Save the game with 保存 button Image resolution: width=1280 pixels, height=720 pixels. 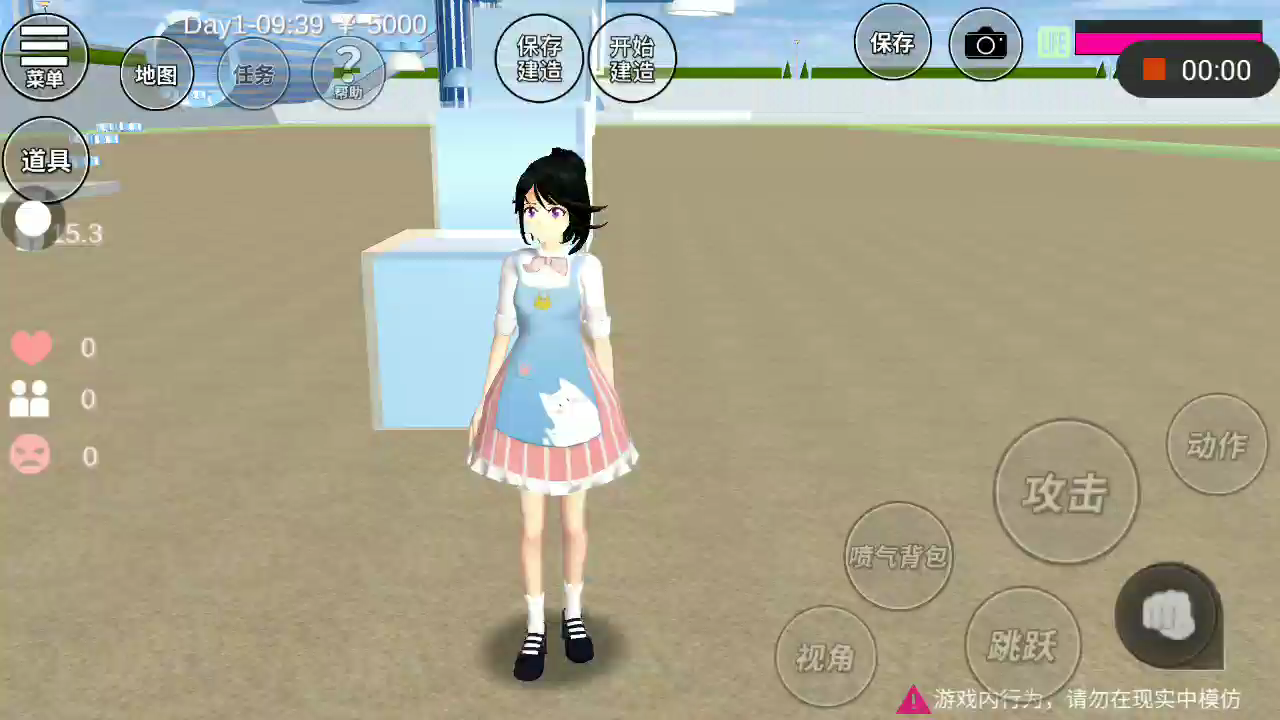pyautogui.click(x=893, y=42)
